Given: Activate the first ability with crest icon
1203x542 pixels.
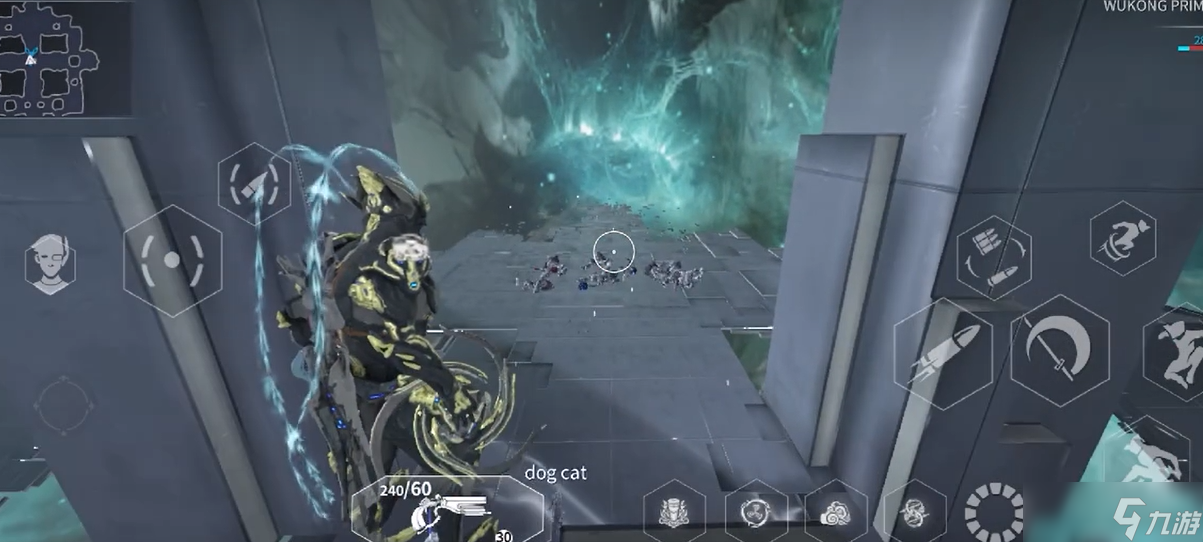Looking at the screenshot, I should coord(676,512).
